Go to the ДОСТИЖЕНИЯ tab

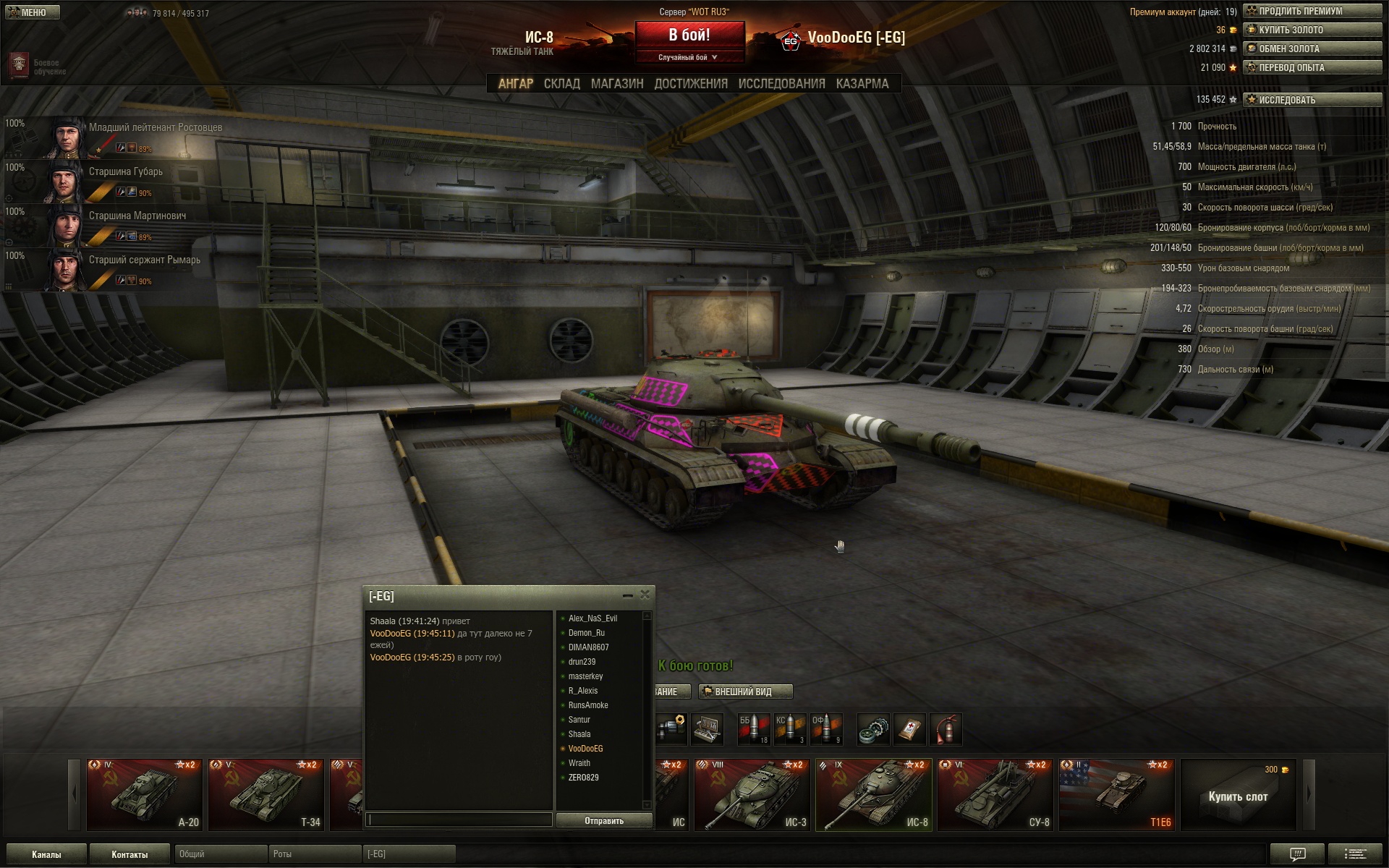click(691, 84)
